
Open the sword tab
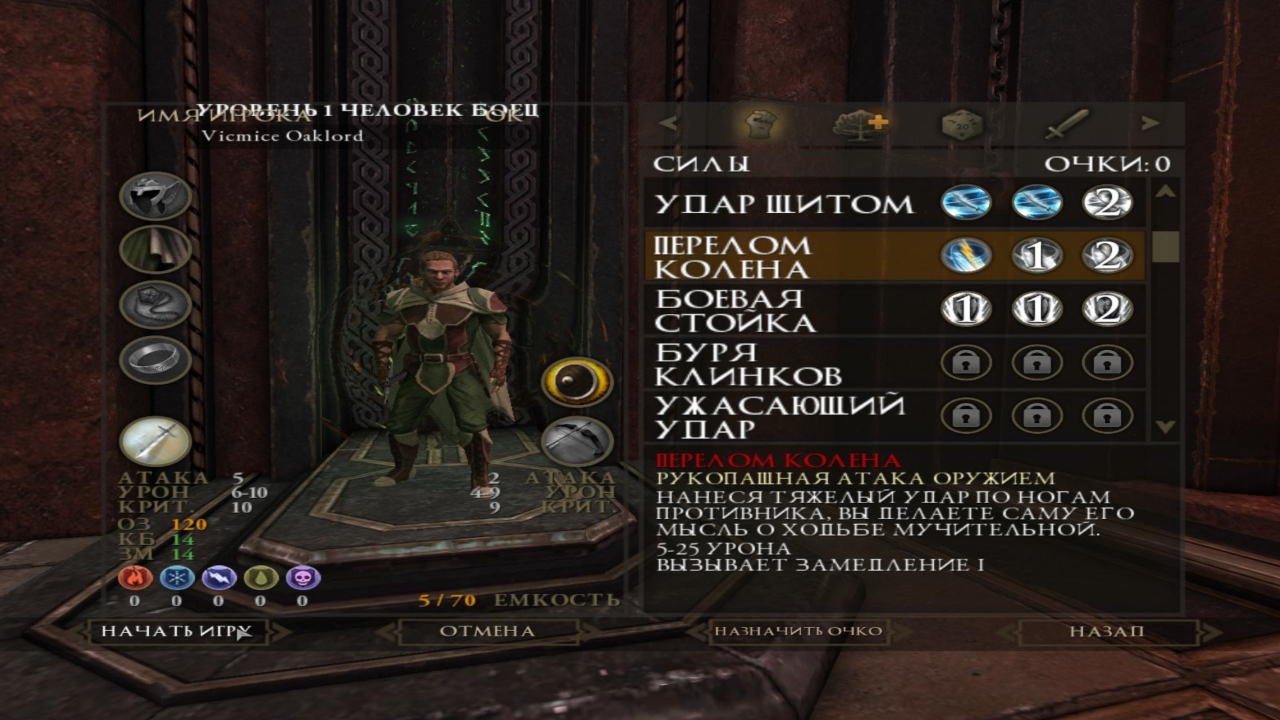tap(1066, 124)
